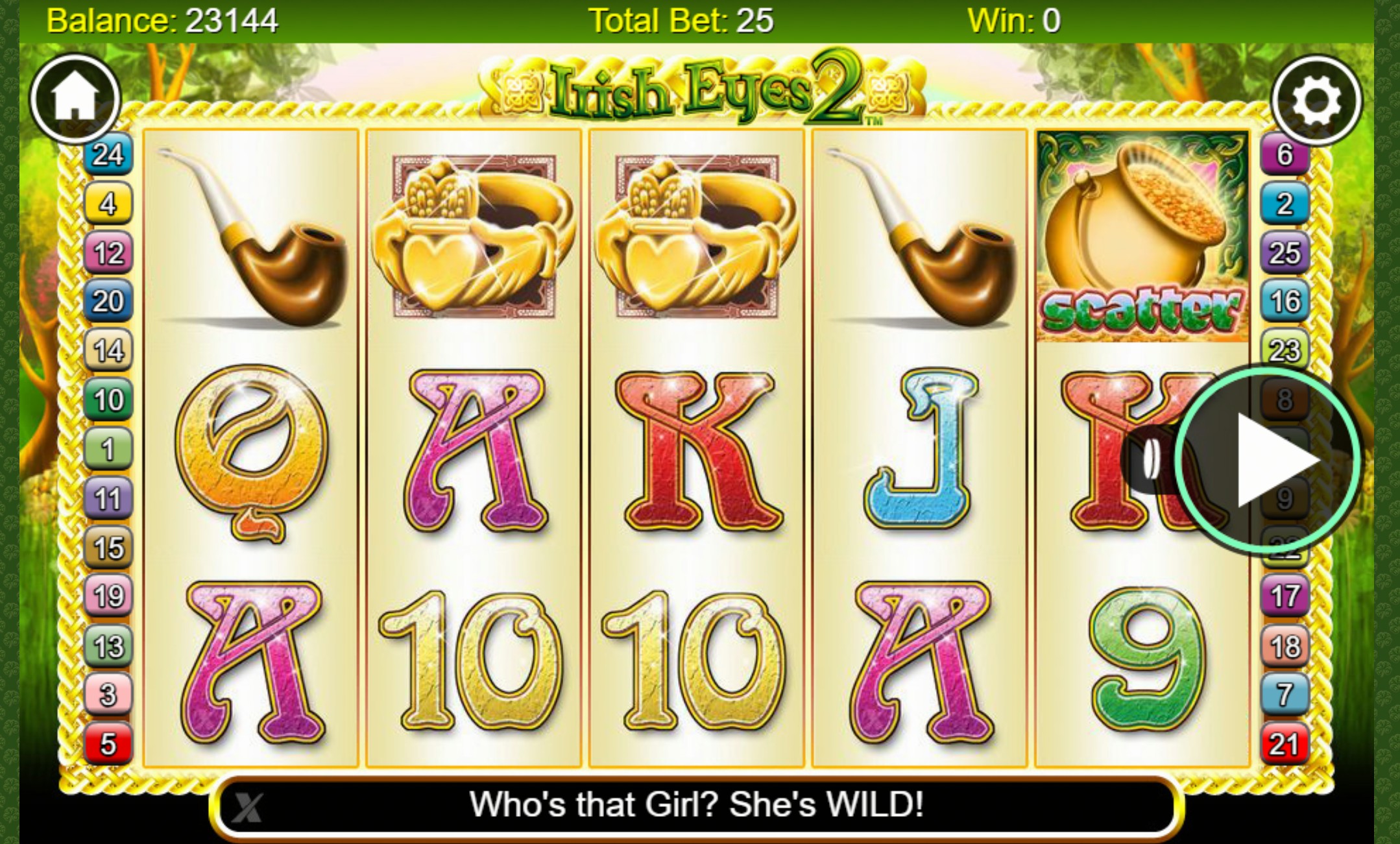This screenshot has height=844, width=1400.
Task: Open the coin bet options
Action: [1150, 460]
